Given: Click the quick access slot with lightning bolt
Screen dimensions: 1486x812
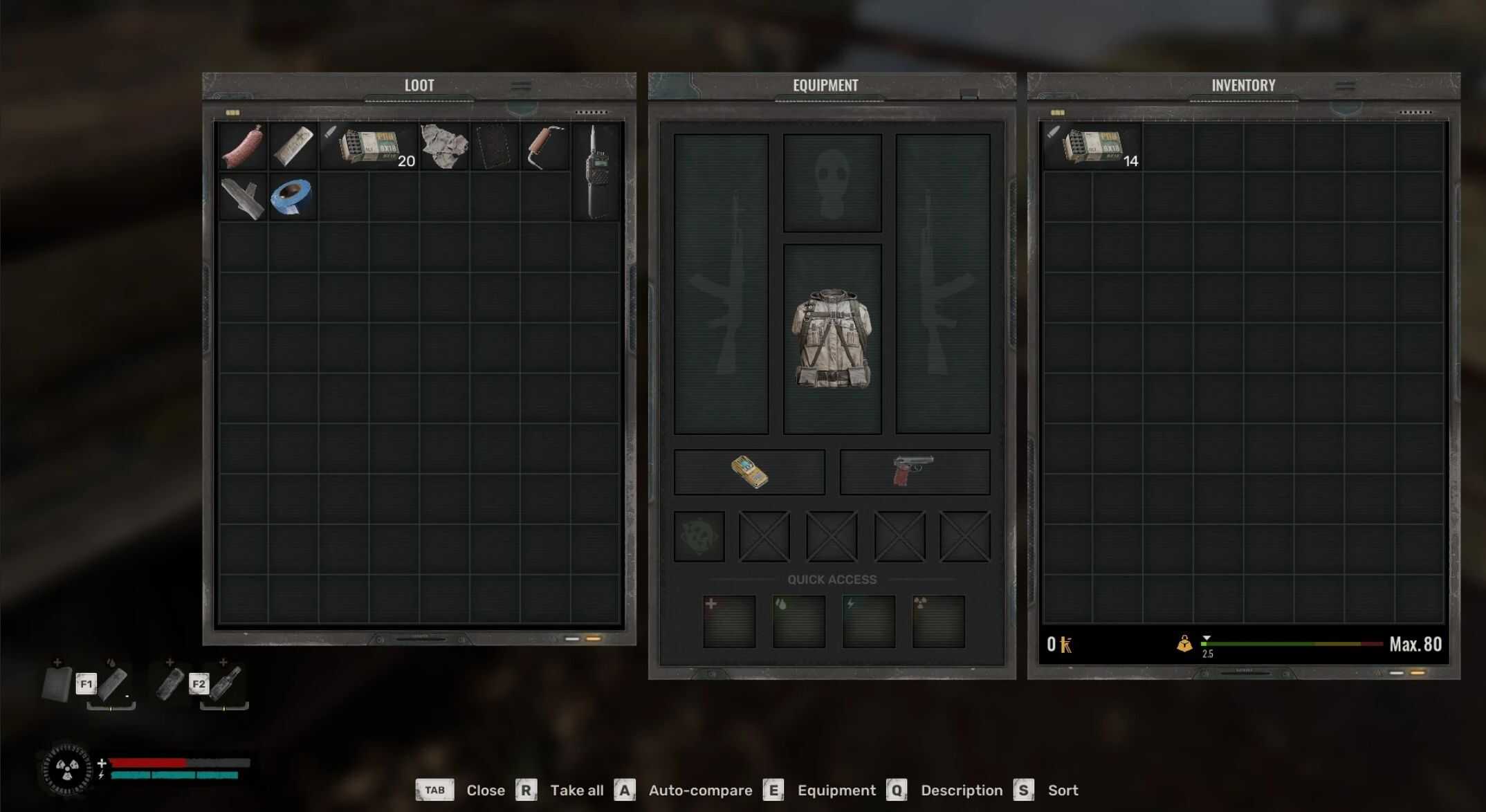Looking at the screenshot, I should 868,622.
